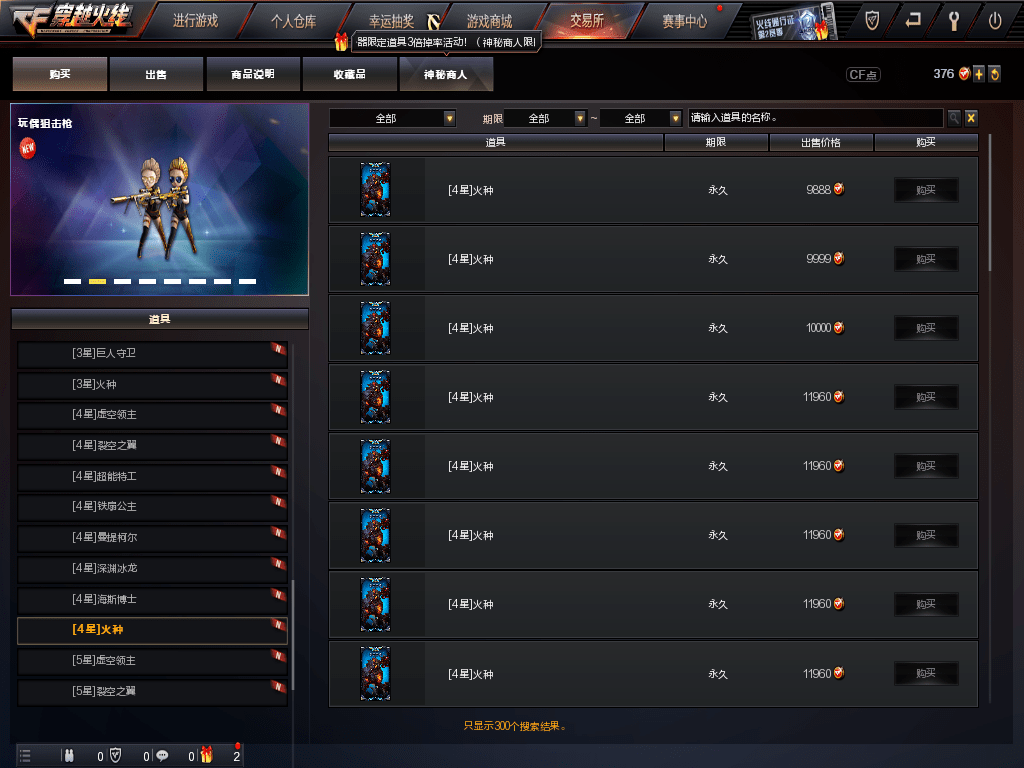Click the power icon to exit
The image size is (1024, 768).
(994, 20)
